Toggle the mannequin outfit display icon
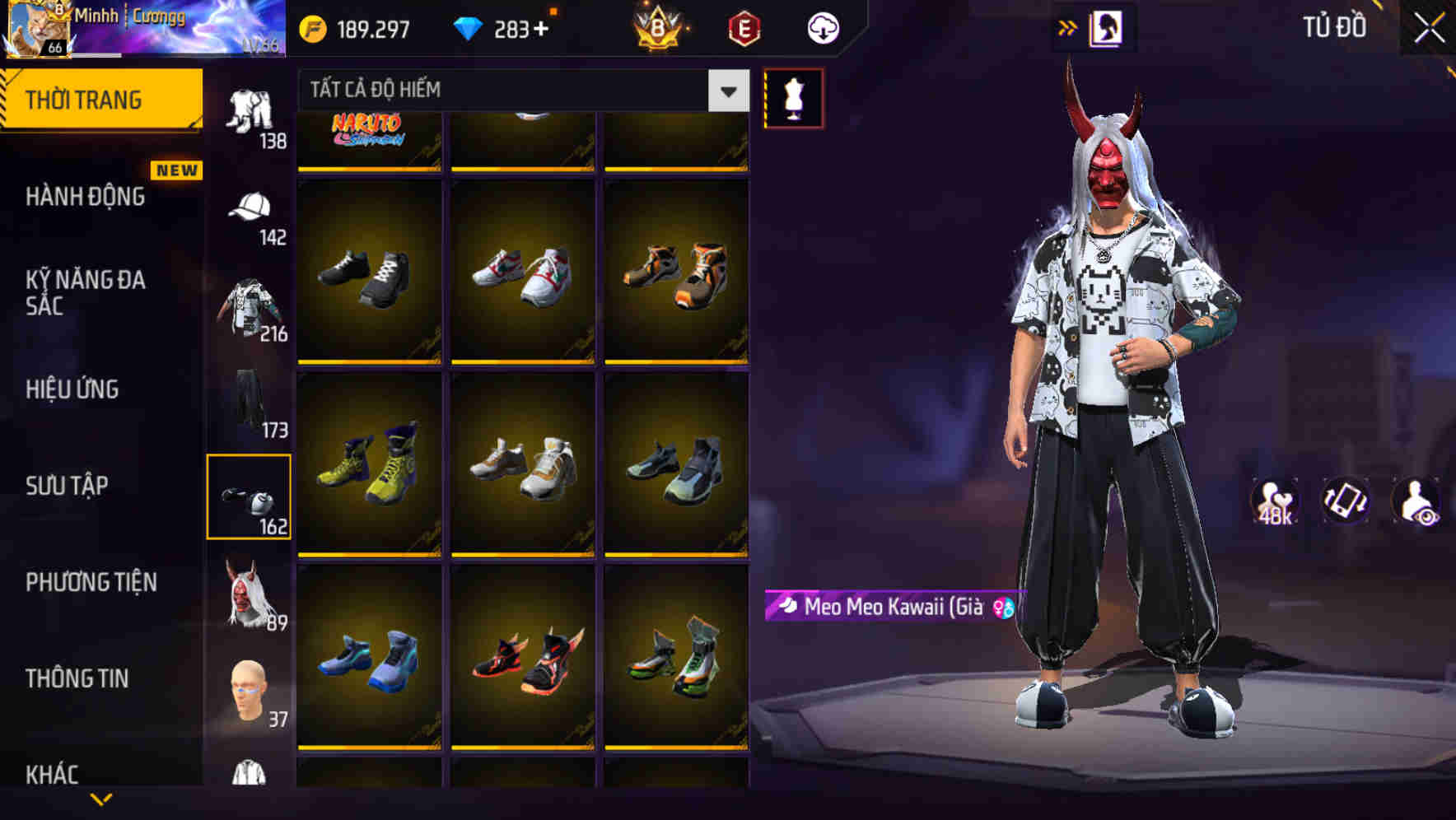The image size is (1456, 820). 793,97
